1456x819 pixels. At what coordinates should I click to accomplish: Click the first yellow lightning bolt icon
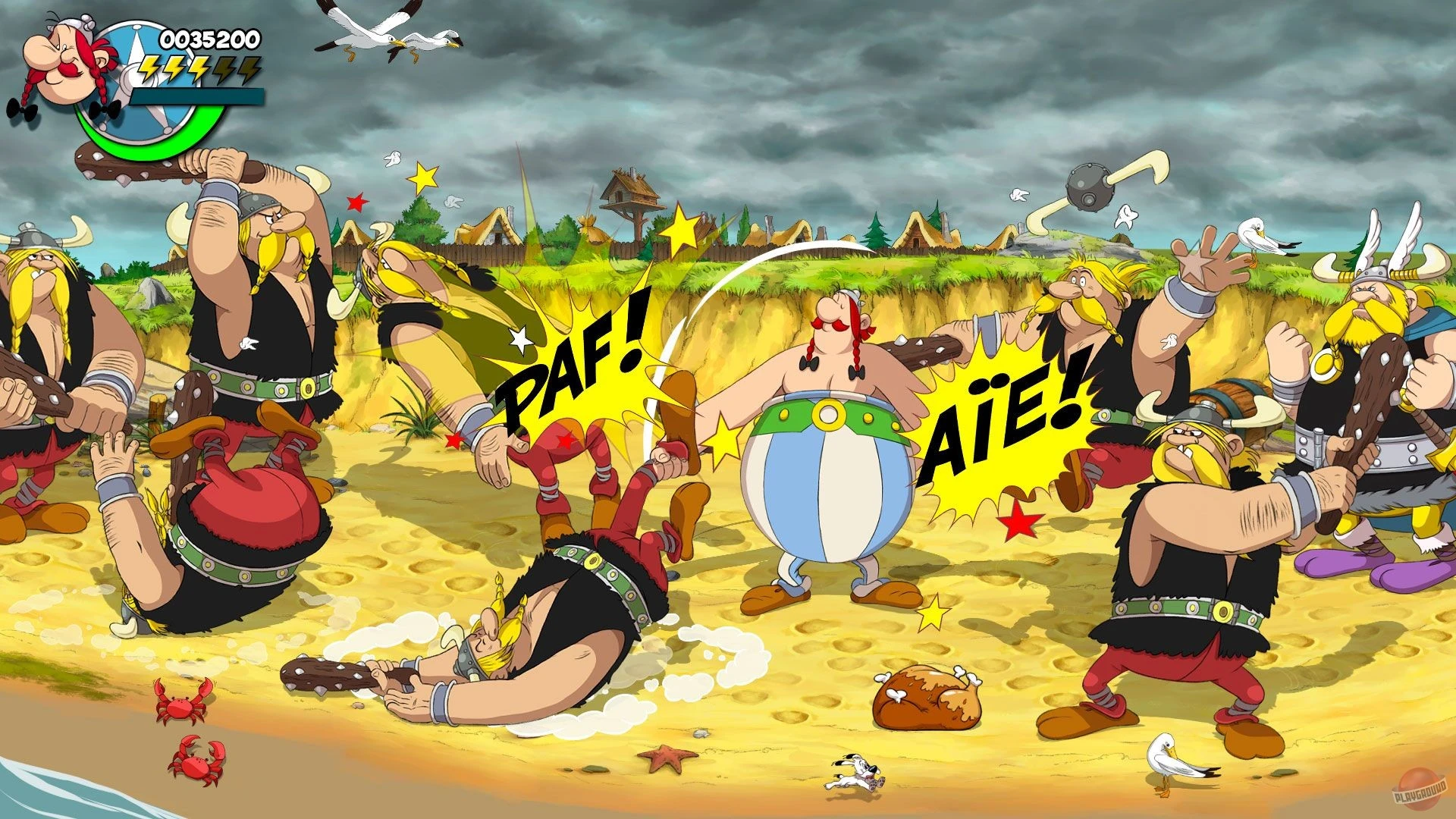point(149,71)
